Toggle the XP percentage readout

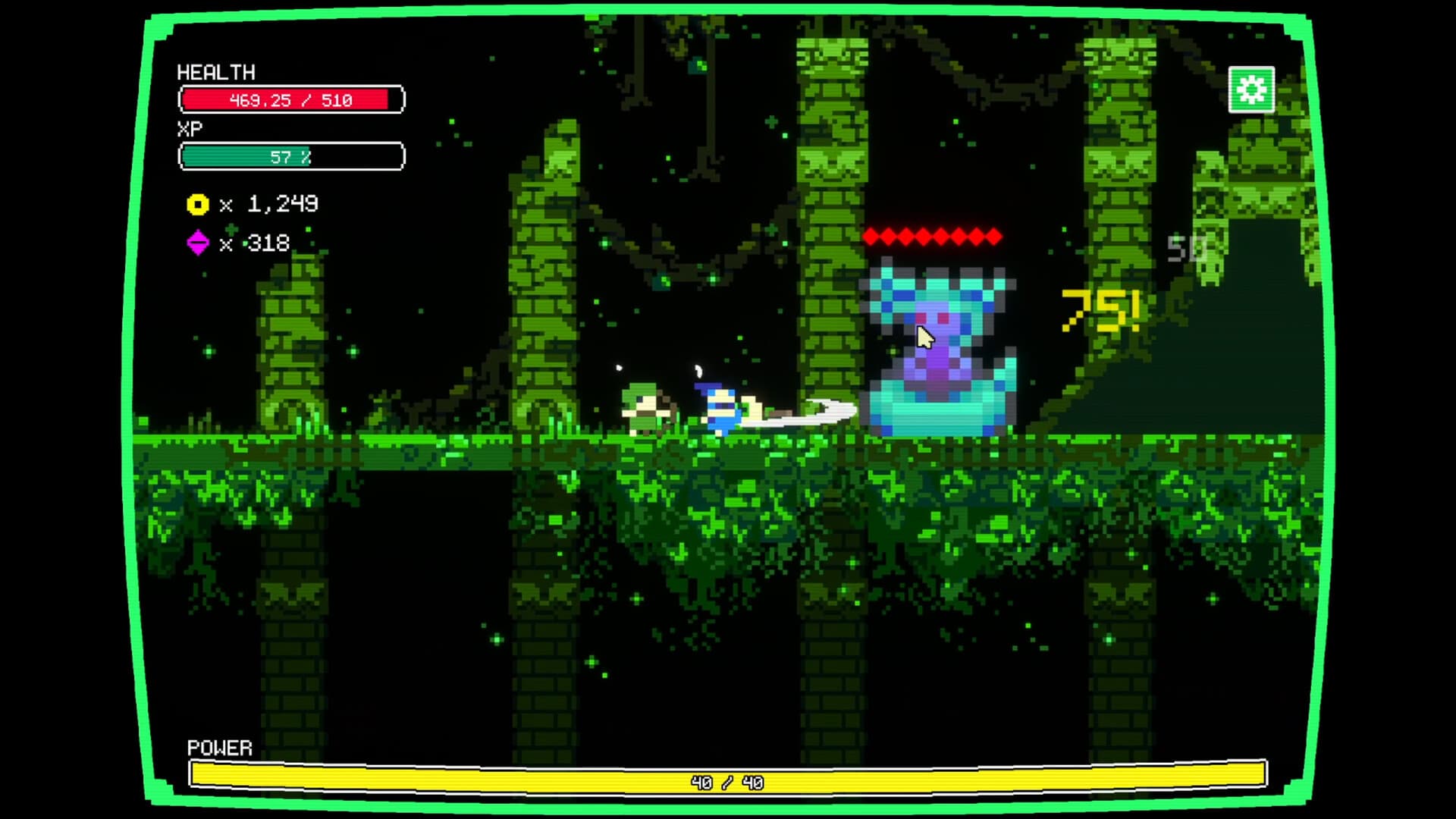(x=290, y=158)
